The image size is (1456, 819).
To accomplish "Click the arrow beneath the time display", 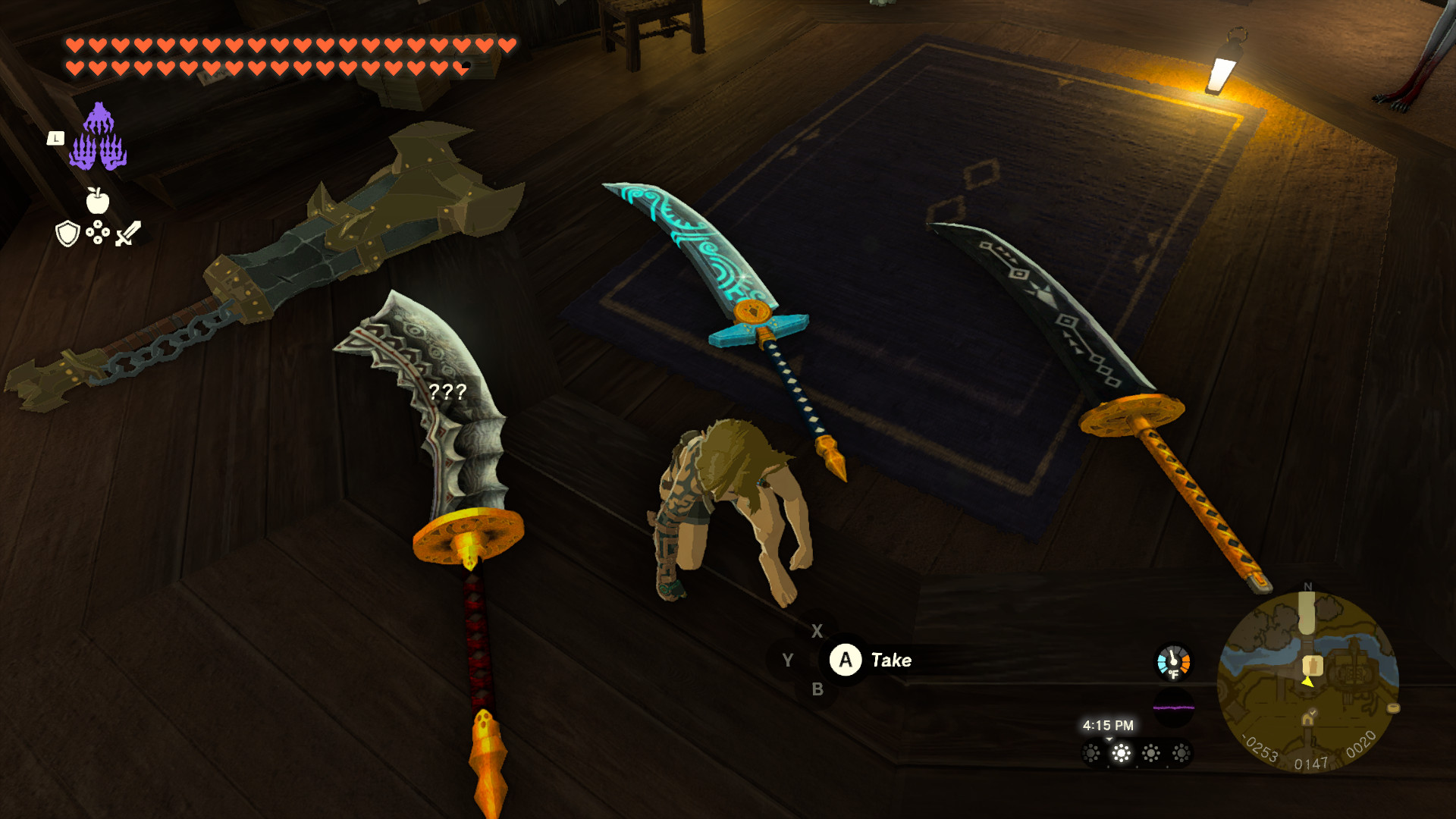I will tap(1109, 740).
